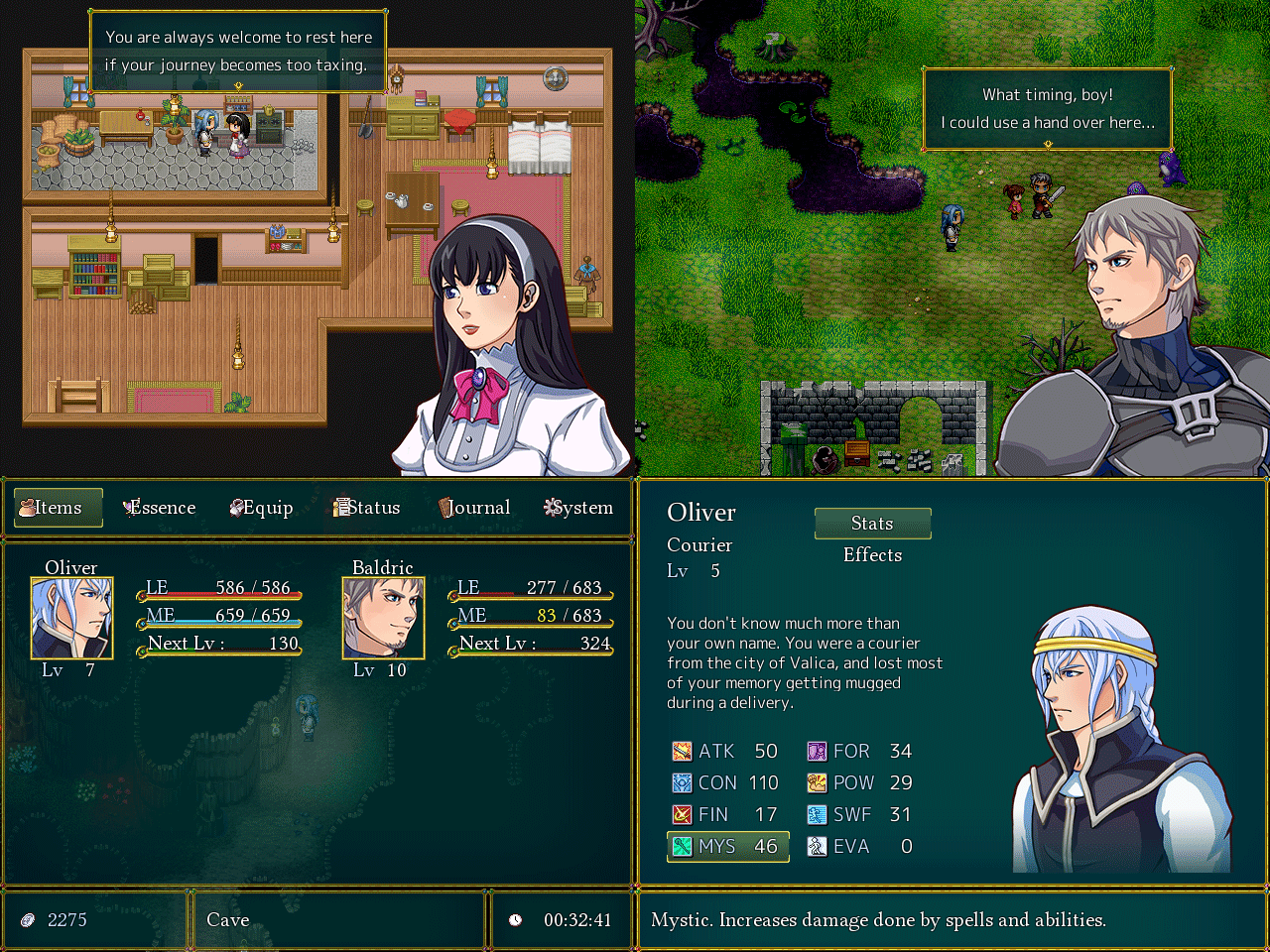The width and height of the screenshot is (1270, 952).
Task: Open the Items menu
Action: tap(59, 508)
